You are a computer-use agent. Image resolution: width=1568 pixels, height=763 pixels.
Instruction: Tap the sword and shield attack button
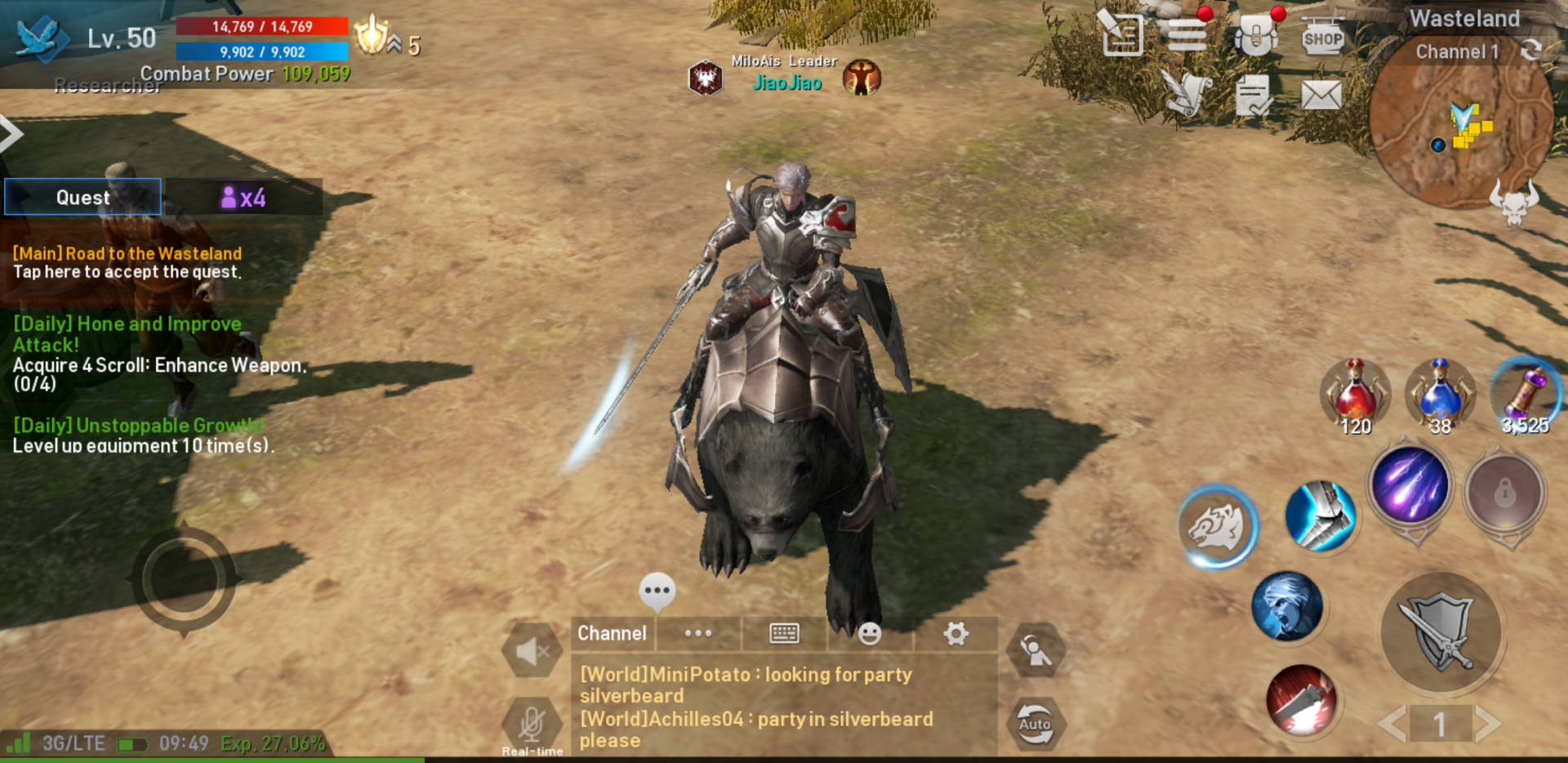click(1441, 631)
